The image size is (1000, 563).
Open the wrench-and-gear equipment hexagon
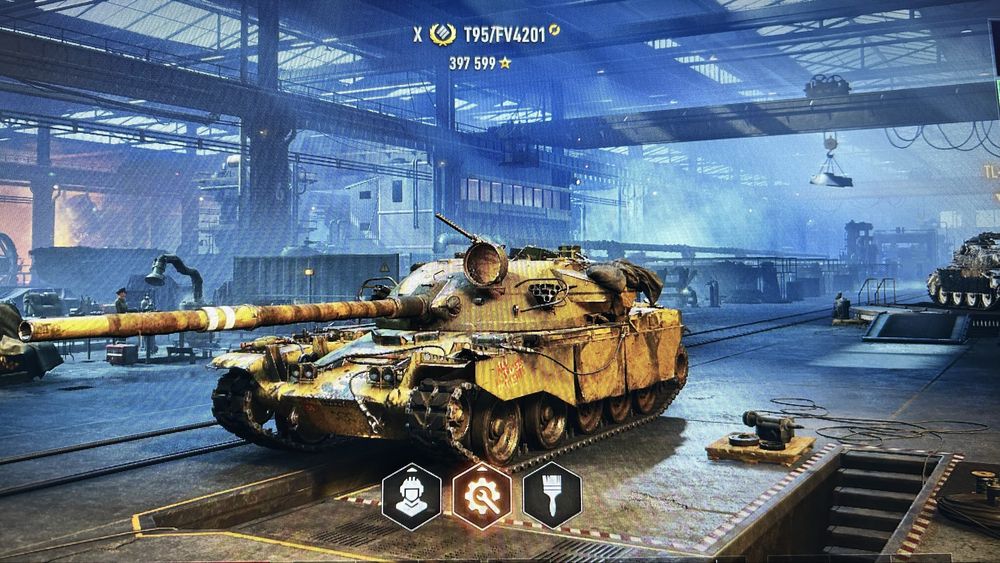pos(482,496)
